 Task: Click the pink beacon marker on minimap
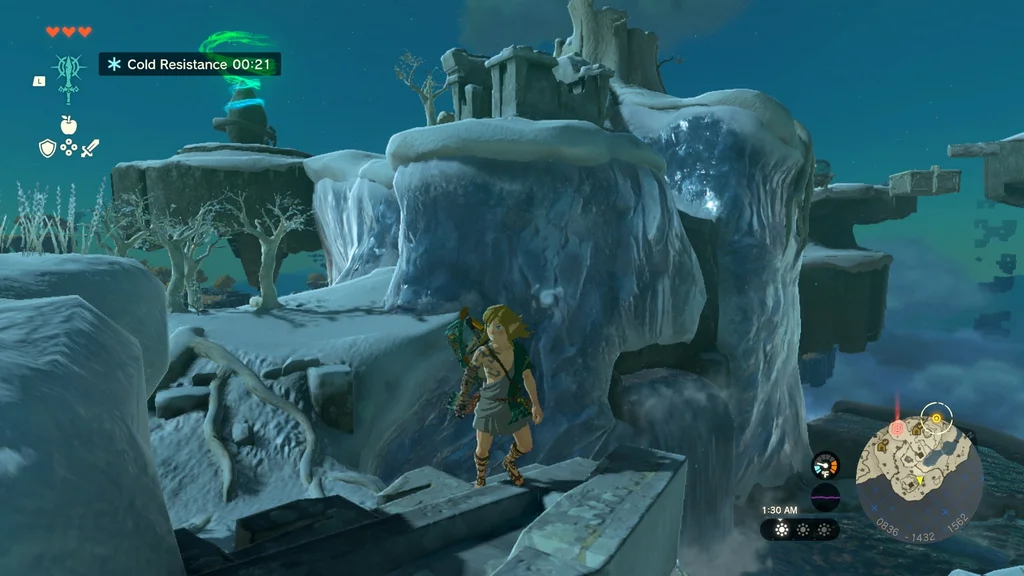pyautogui.click(x=898, y=428)
